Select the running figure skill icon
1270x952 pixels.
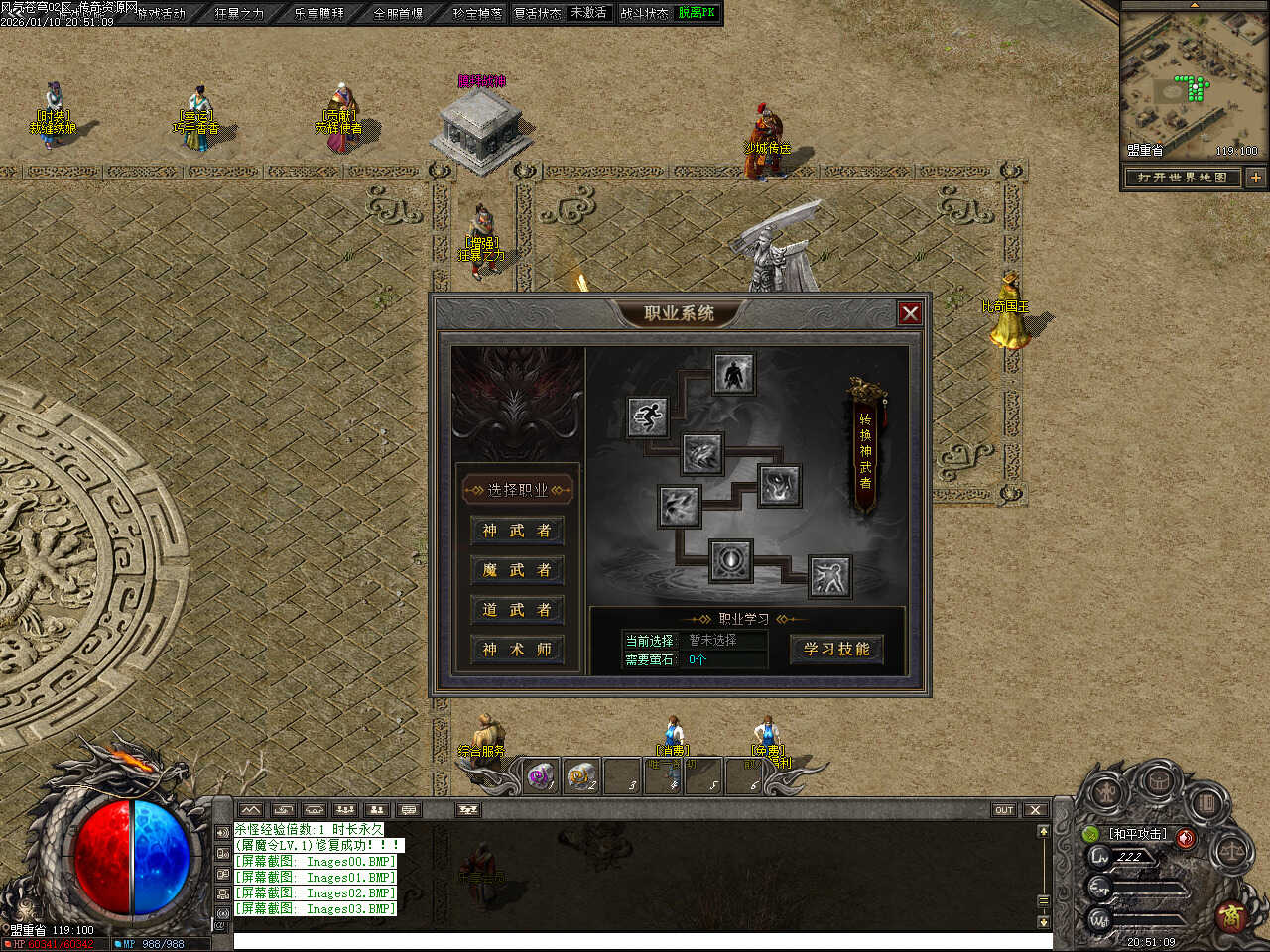coord(648,416)
